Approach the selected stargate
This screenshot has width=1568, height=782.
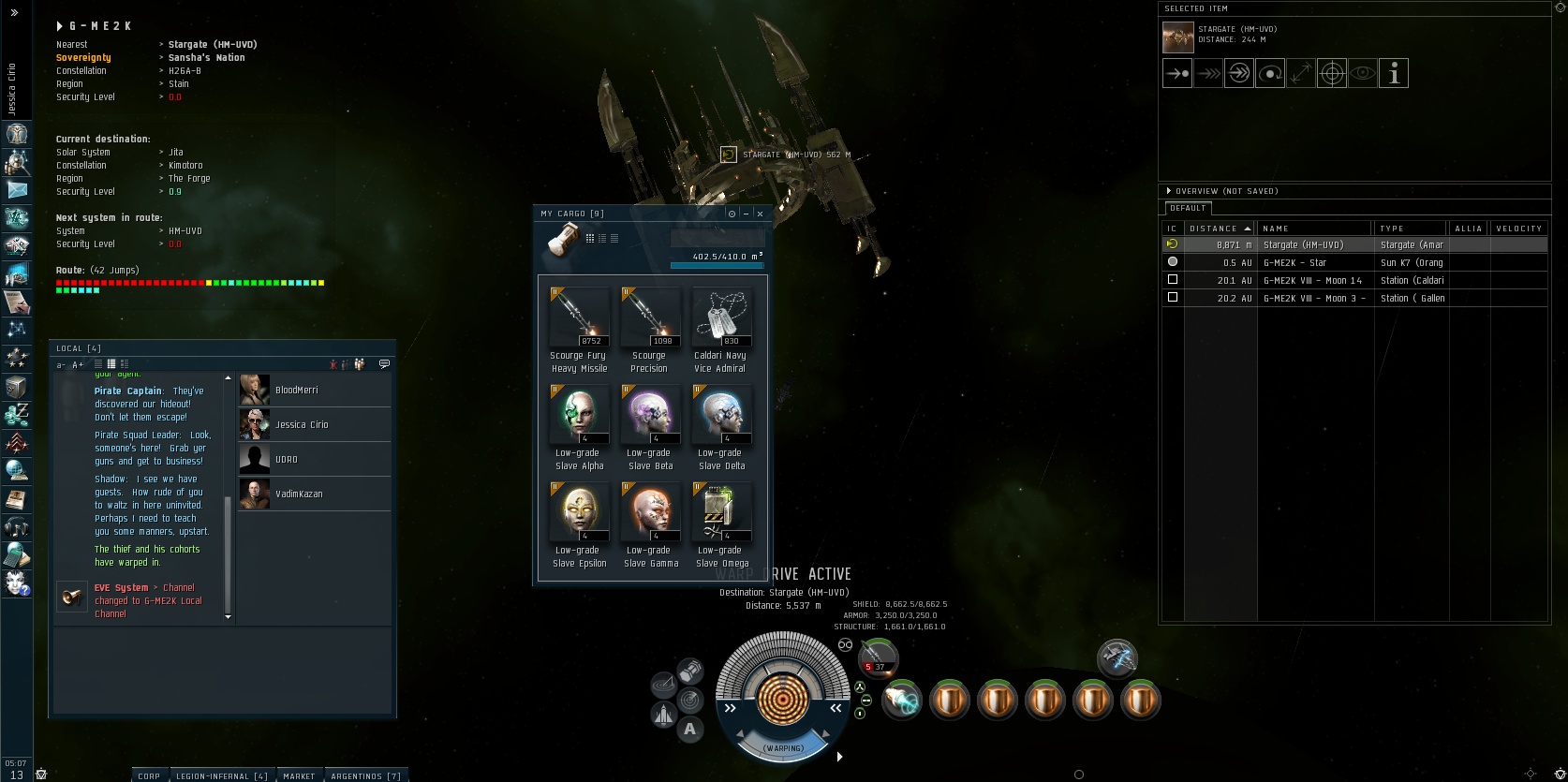pyautogui.click(x=1177, y=73)
